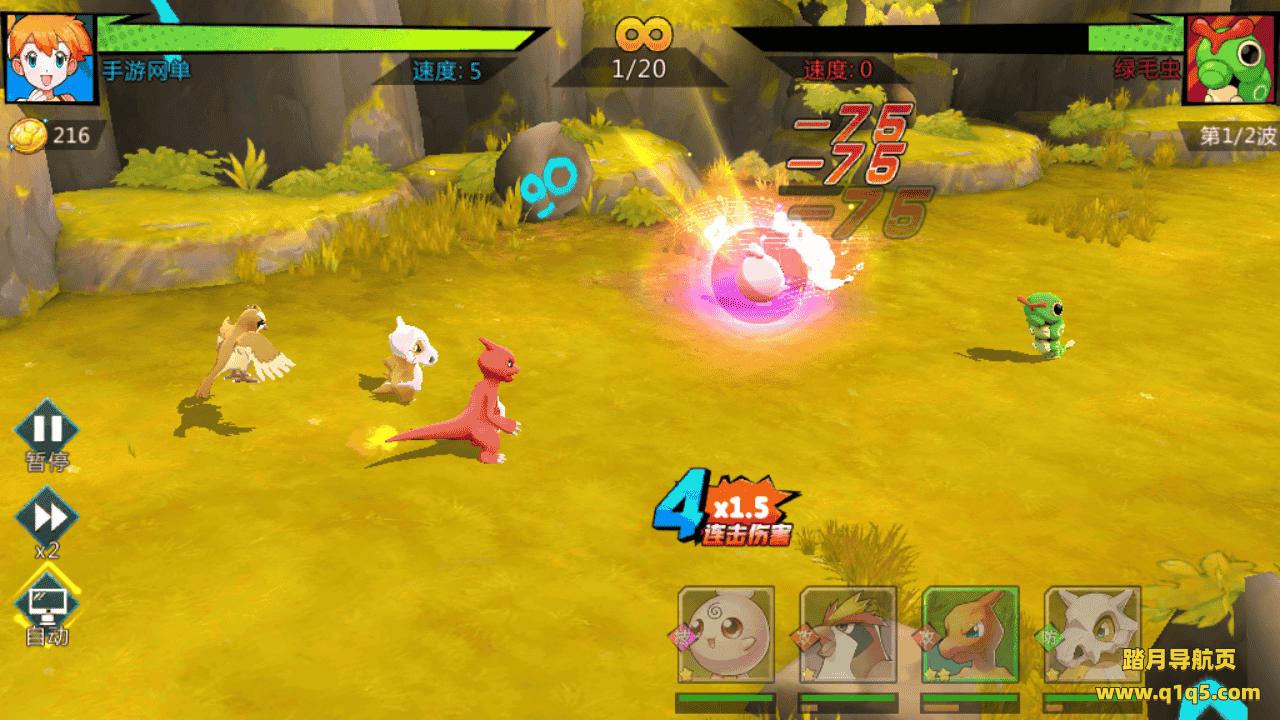This screenshot has width=1280, height=720.
Task: Trigger the Cubone skill portrait
Action: point(1092,636)
